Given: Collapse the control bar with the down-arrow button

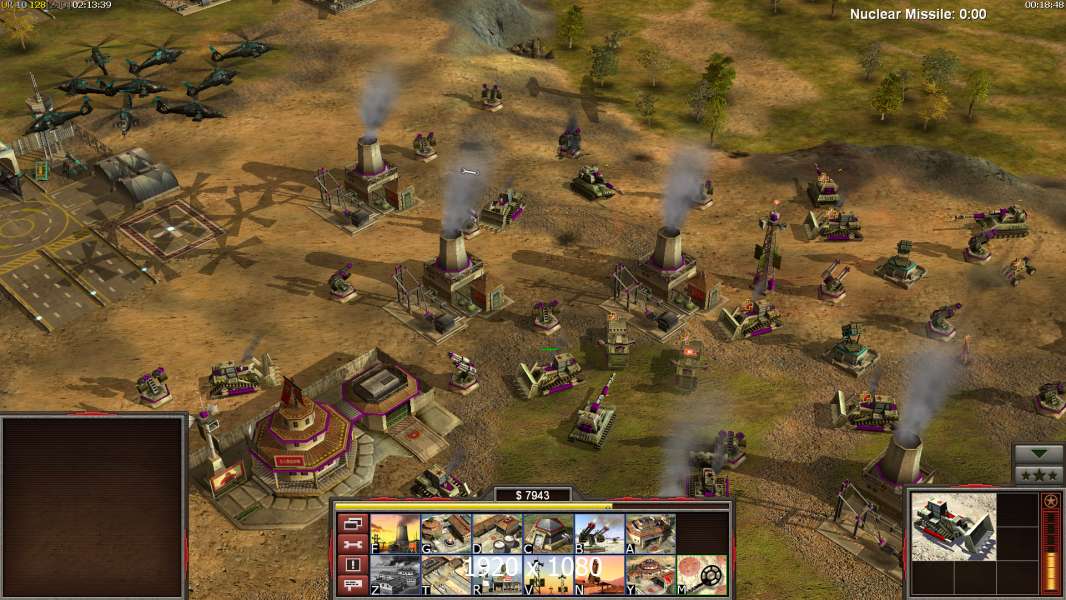Looking at the screenshot, I should coord(1038,455).
